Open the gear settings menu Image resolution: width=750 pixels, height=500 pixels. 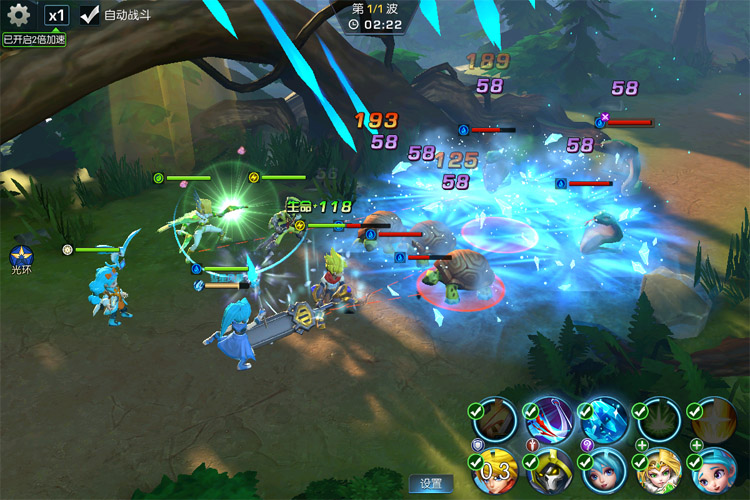[x=18, y=15]
